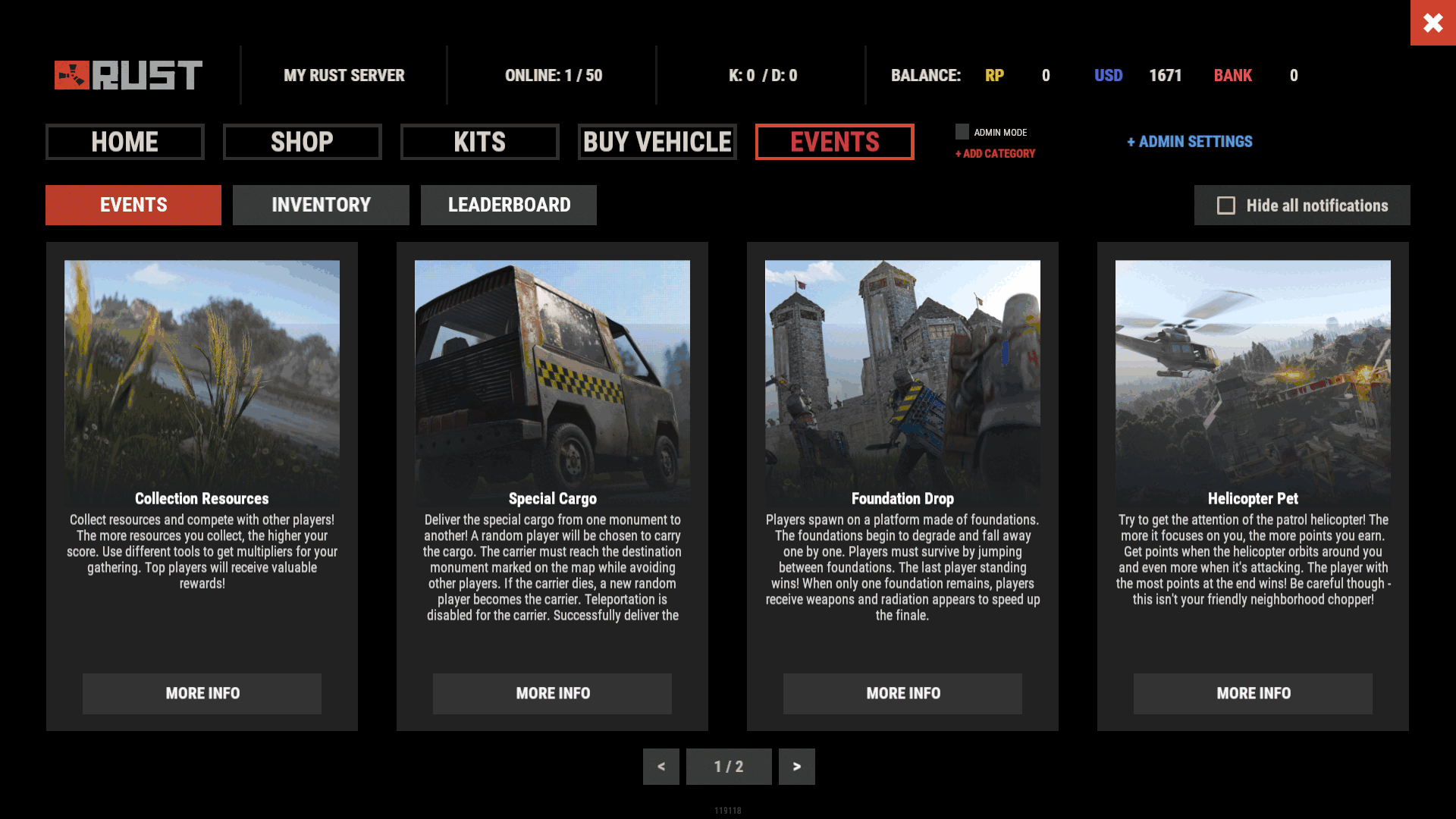Close the server menu with the X
Screen dimensions: 1456x819
[x=1432, y=23]
